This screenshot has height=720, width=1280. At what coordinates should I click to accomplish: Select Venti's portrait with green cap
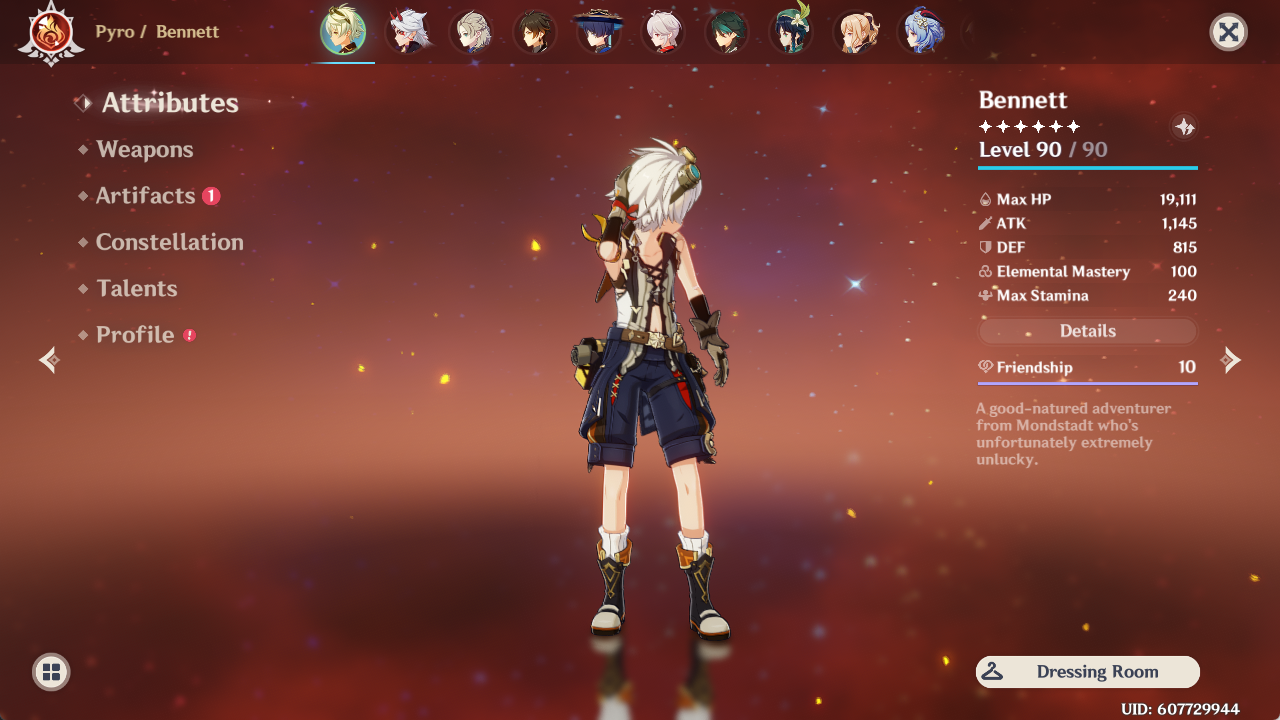pyautogui.click(x=791, y=32)
